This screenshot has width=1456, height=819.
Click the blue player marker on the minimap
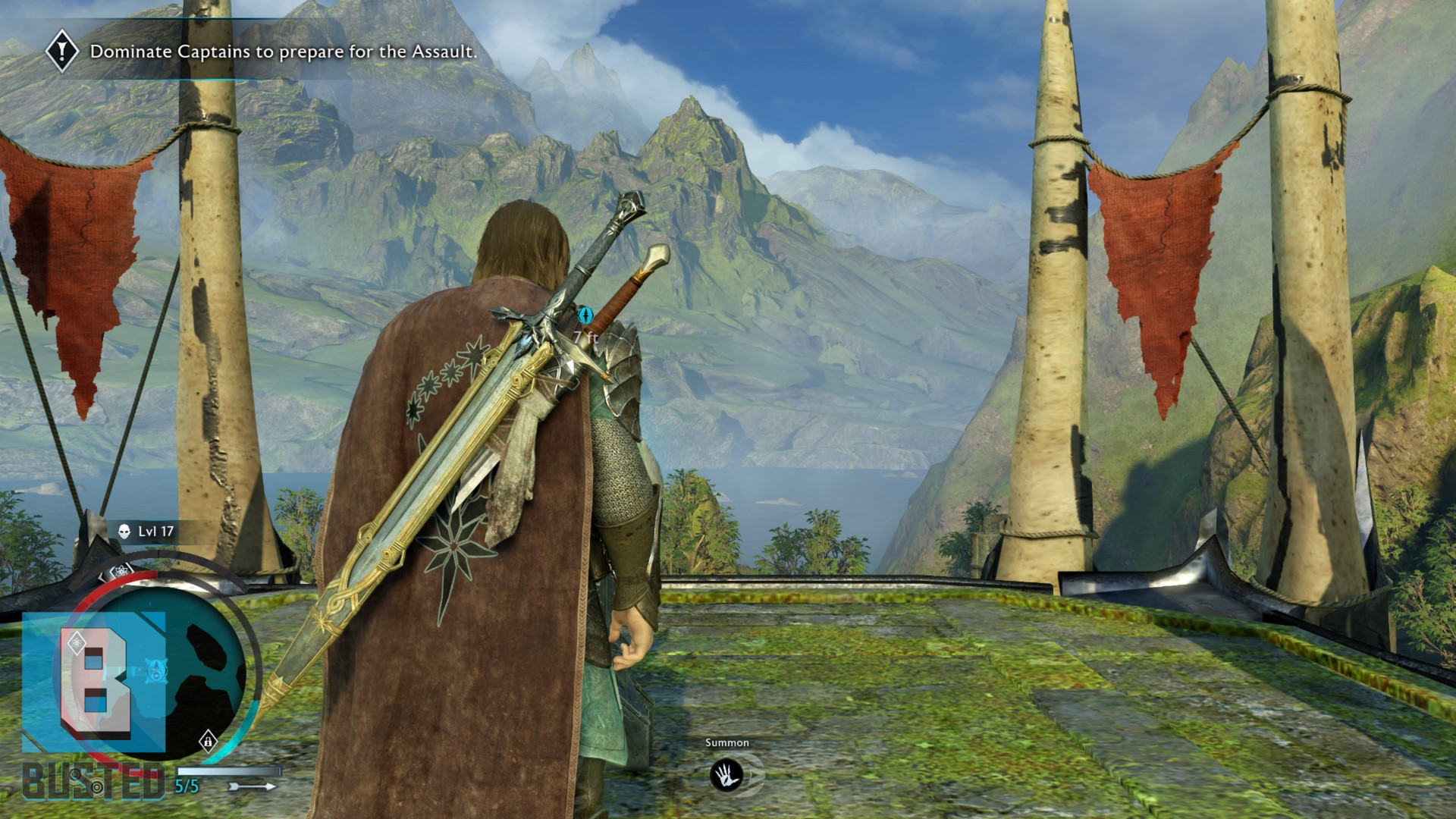click(x=156, y=671)
